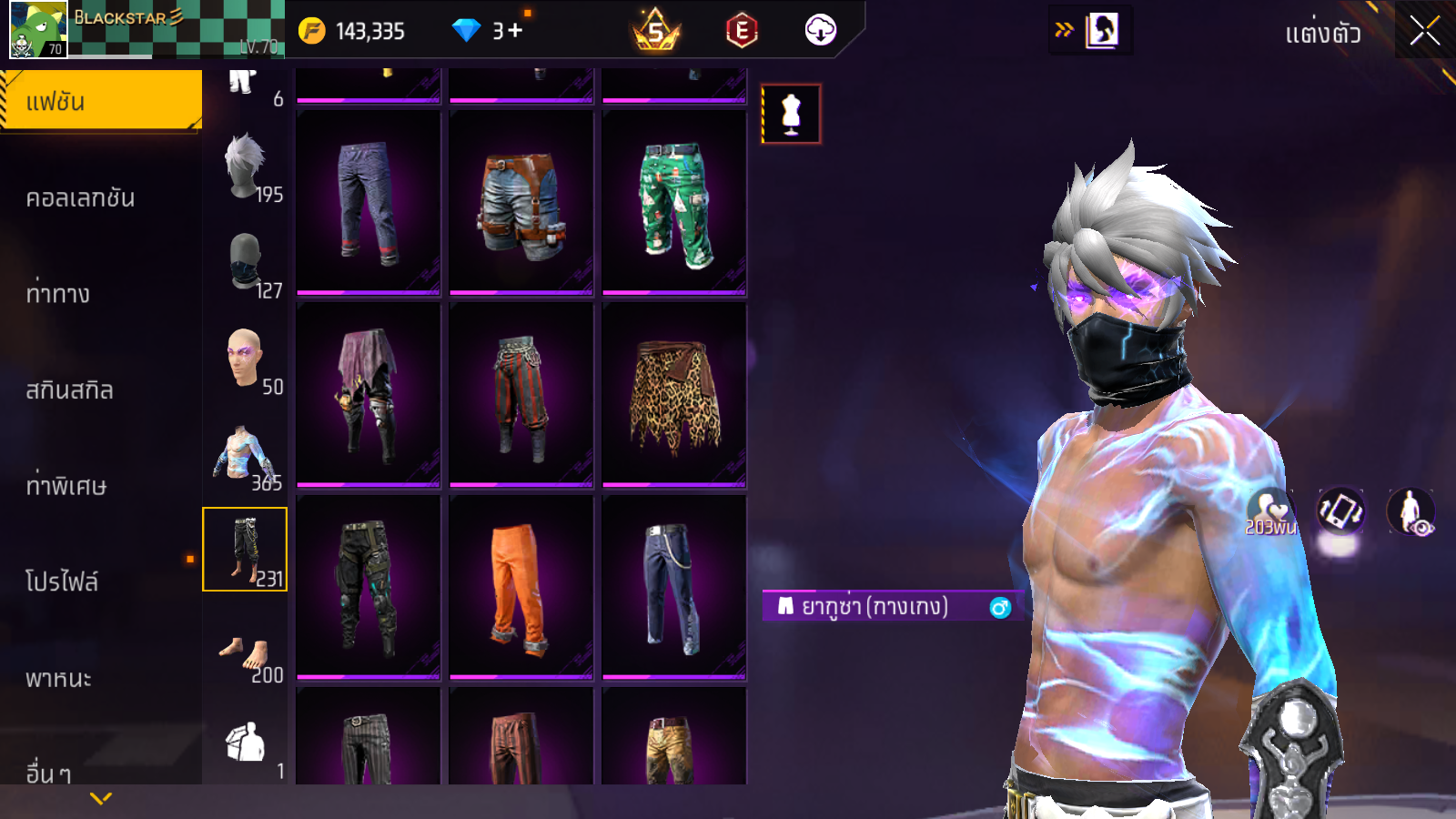This screenshot has width=1456, height=819.
Task: Open the hair category with 195 items
Action: (246, 169)
